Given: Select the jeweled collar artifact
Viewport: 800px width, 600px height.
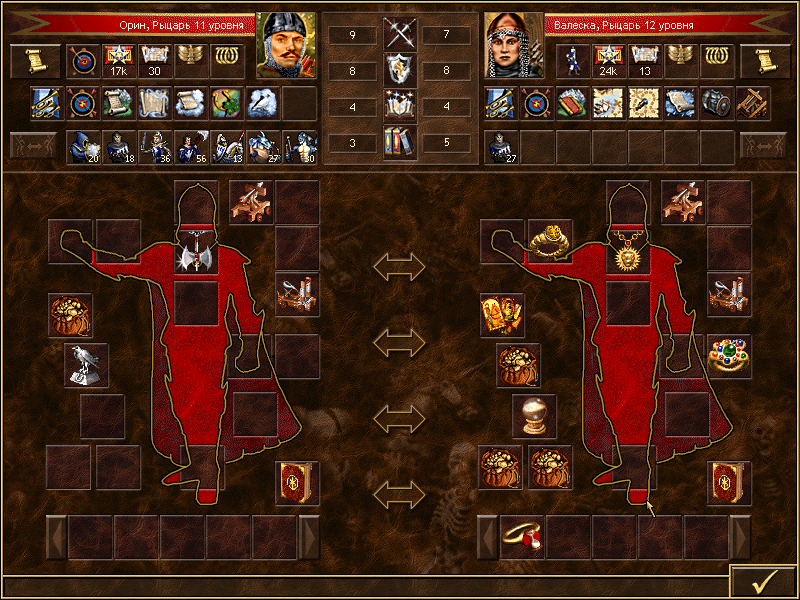Looking at the screenshot, I should click(x=728, y=356).
